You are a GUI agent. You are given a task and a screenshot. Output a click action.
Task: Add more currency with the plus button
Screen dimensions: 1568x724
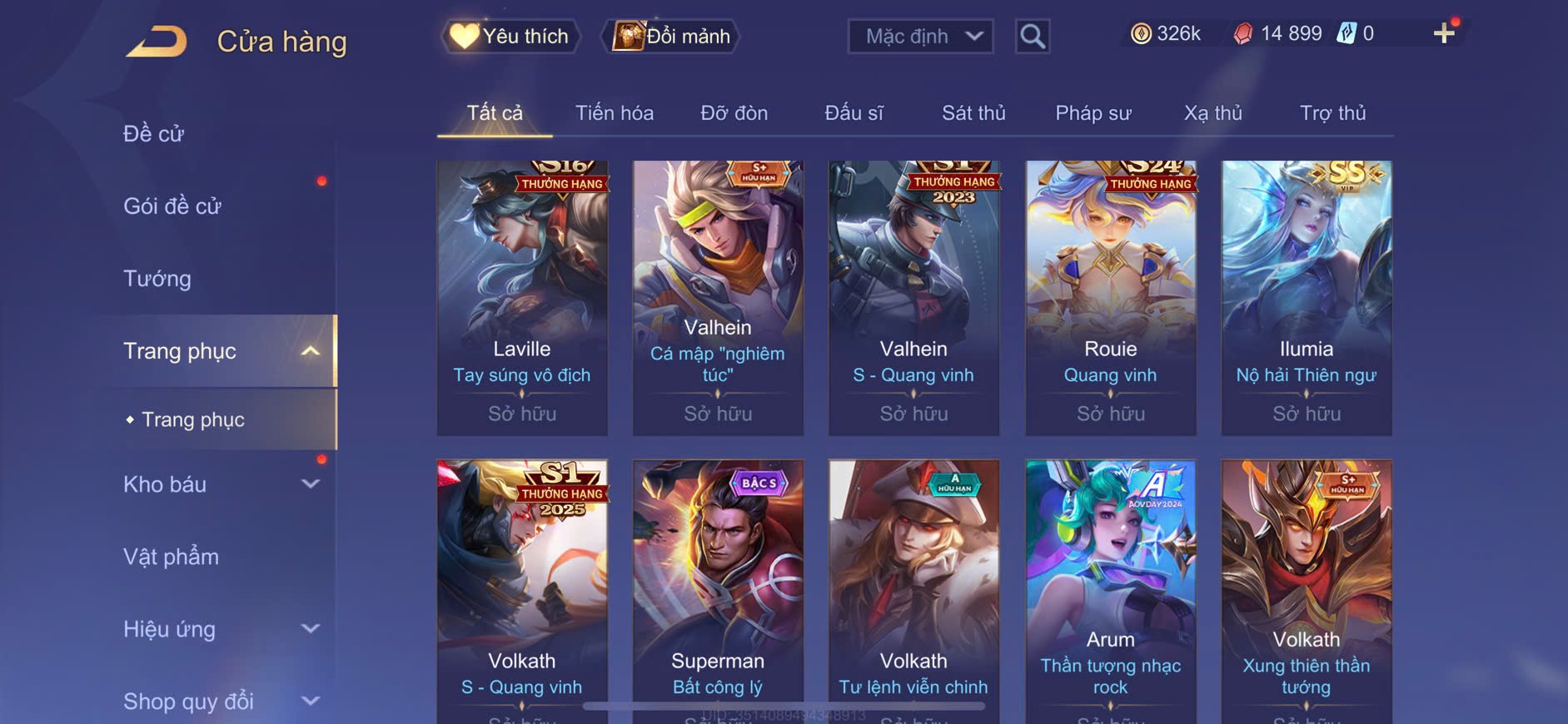tap(1444, 33)
